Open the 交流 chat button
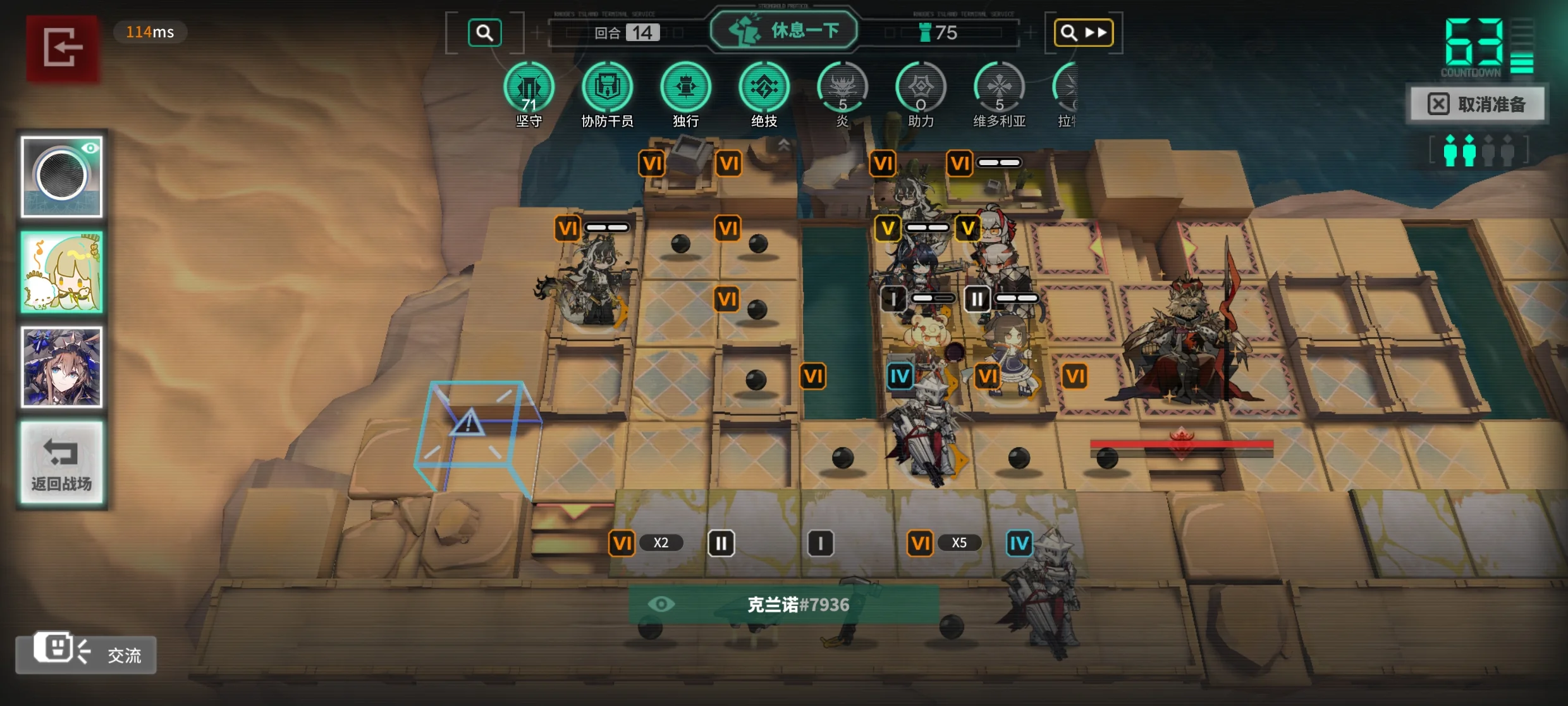Image resolution: width=1568 pixels, height=706 pixels. 86,654
